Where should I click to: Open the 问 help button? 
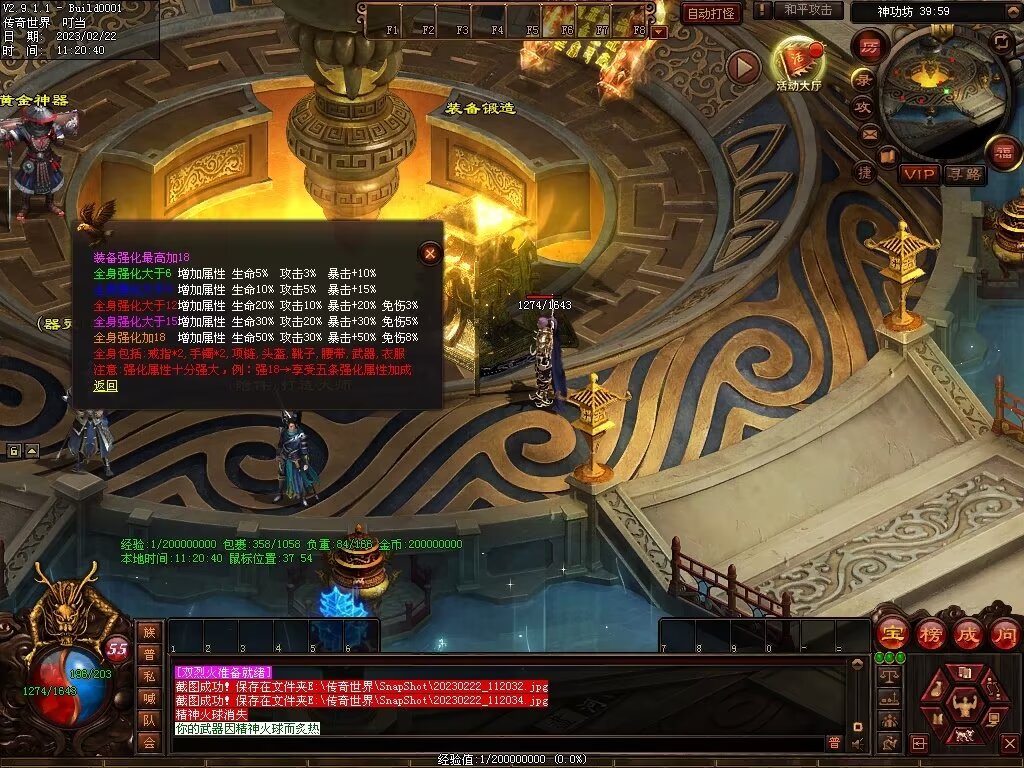[x=1004, y=633]
